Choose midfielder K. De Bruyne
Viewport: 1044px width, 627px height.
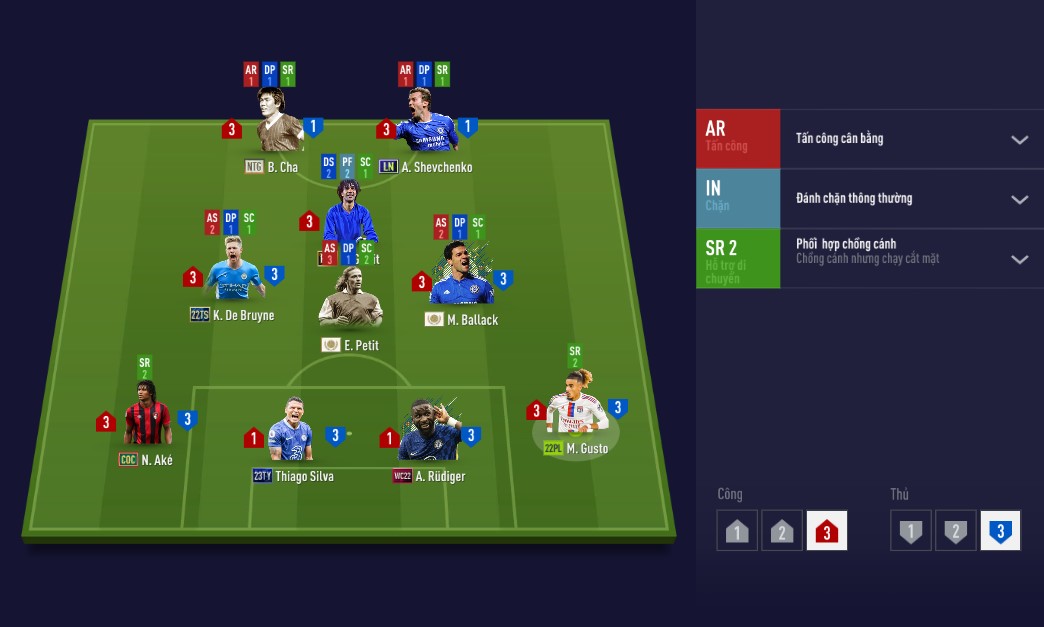click(233, 277)
